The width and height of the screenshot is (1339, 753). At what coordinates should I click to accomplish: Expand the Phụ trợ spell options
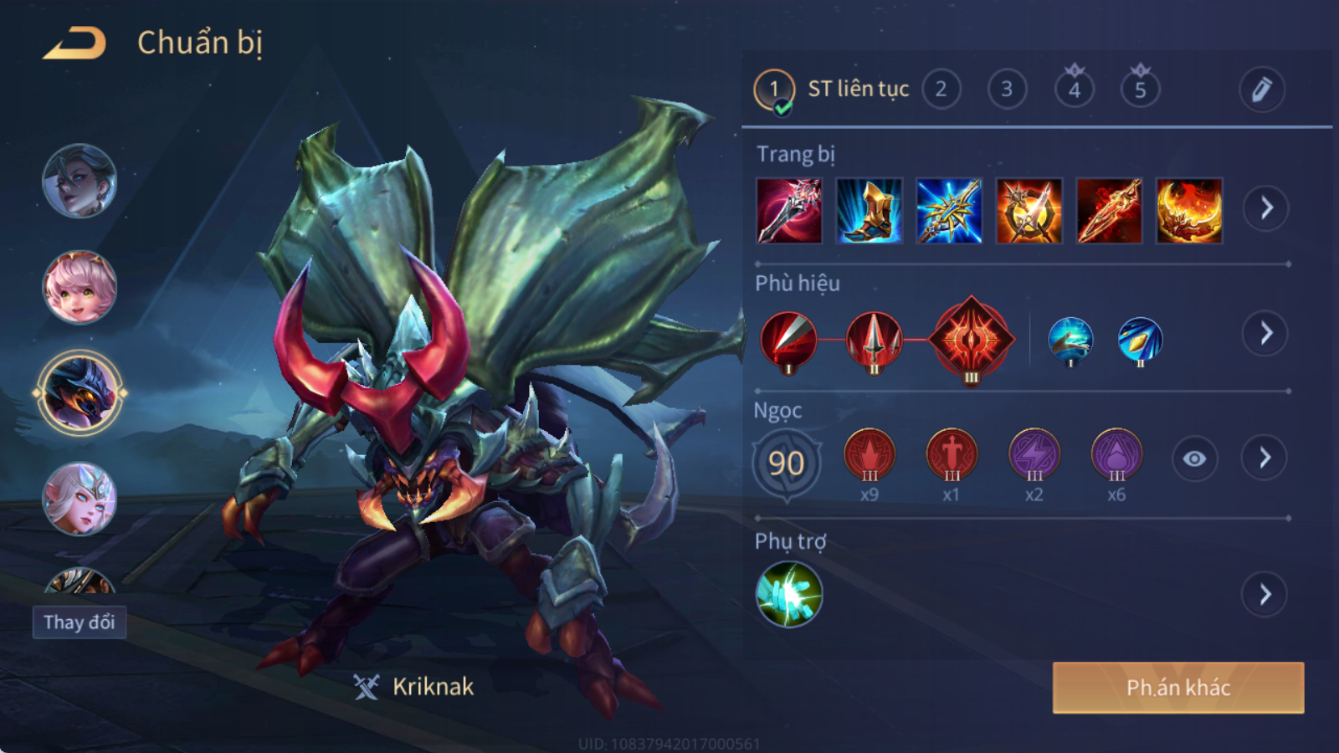coord(1265,594)
